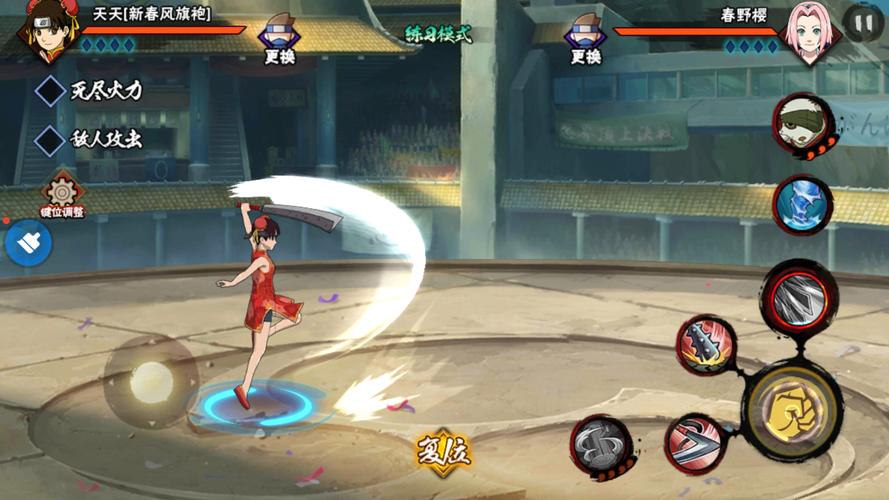This screenshot has width=889, height=500.
Task: Tap the 复位 reset button
Action: point(443,453)
